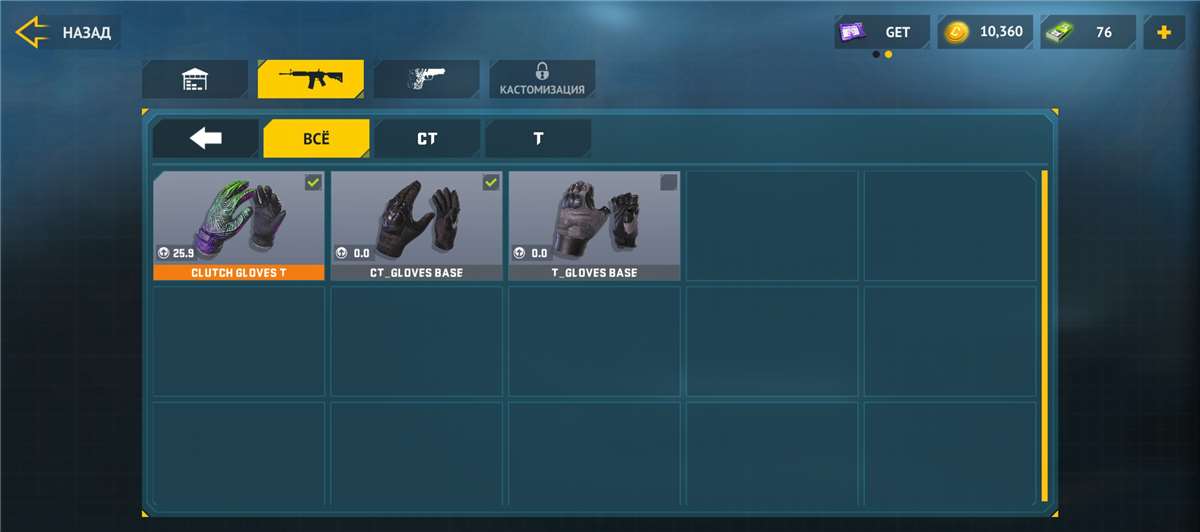Viewport: 1200px width, 532px height.
Task: Open the locked Кастомизация tab
Action: [x=542, y=79]
